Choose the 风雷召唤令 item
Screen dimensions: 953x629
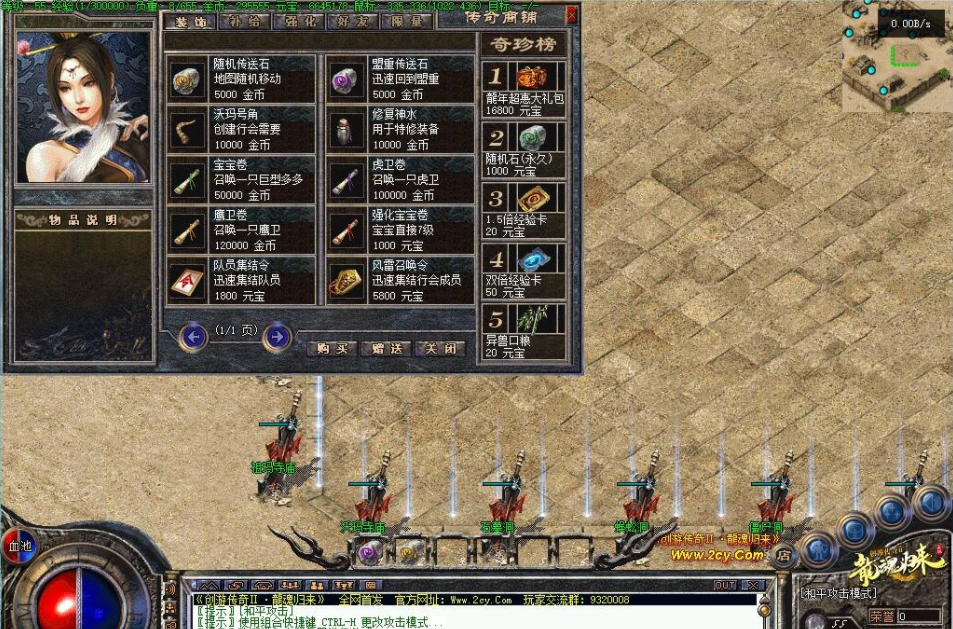click(x=400, y=280)
